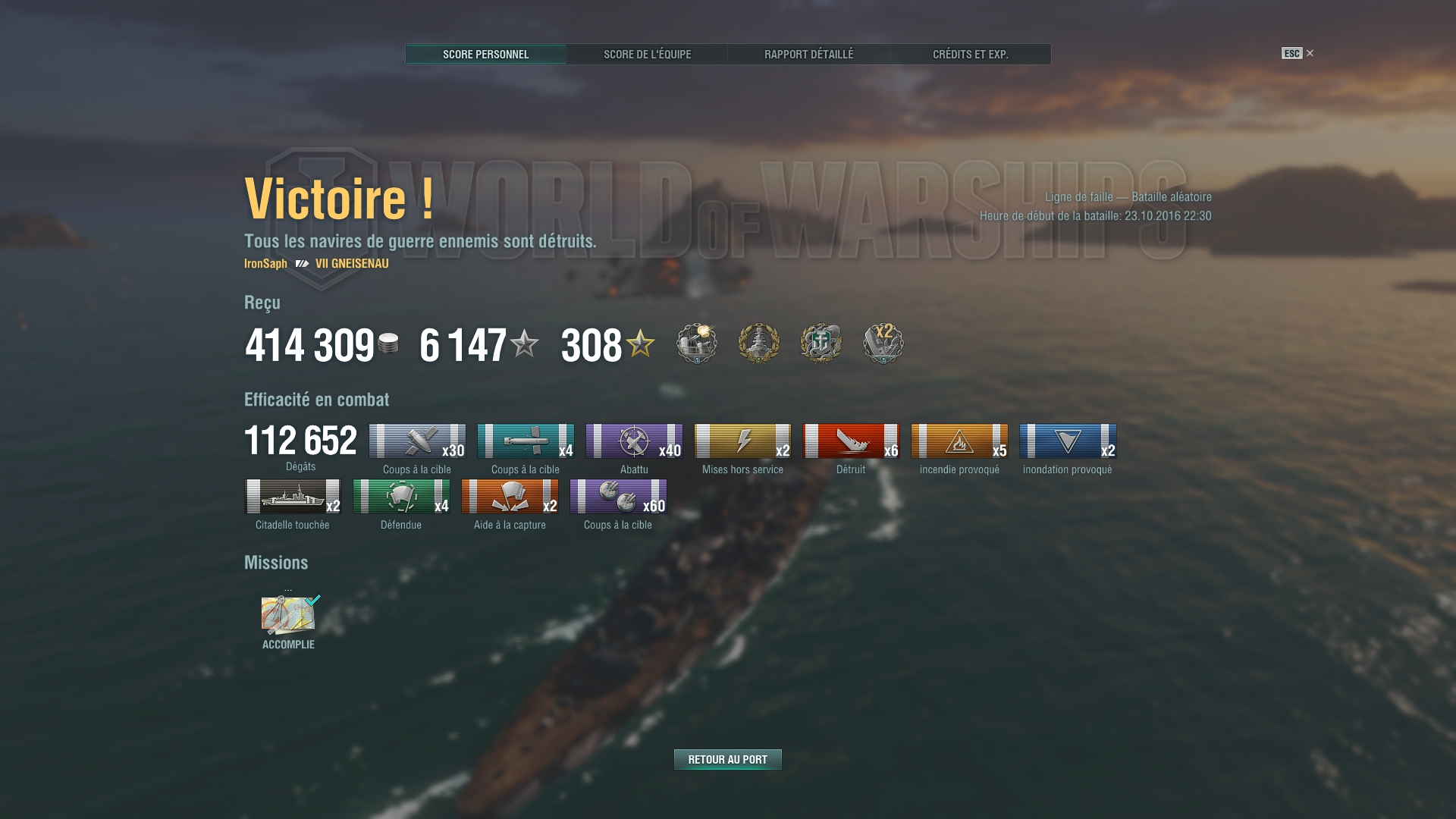Select the battleship laurel wreath medal
The image size is (1456, 819).
[758, 344]
